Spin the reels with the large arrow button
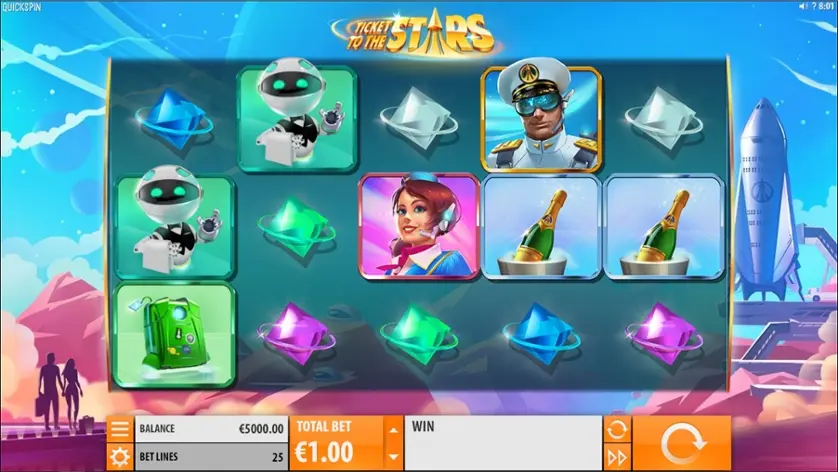Viewport: 838px width, 472px height. coord(681,443)
